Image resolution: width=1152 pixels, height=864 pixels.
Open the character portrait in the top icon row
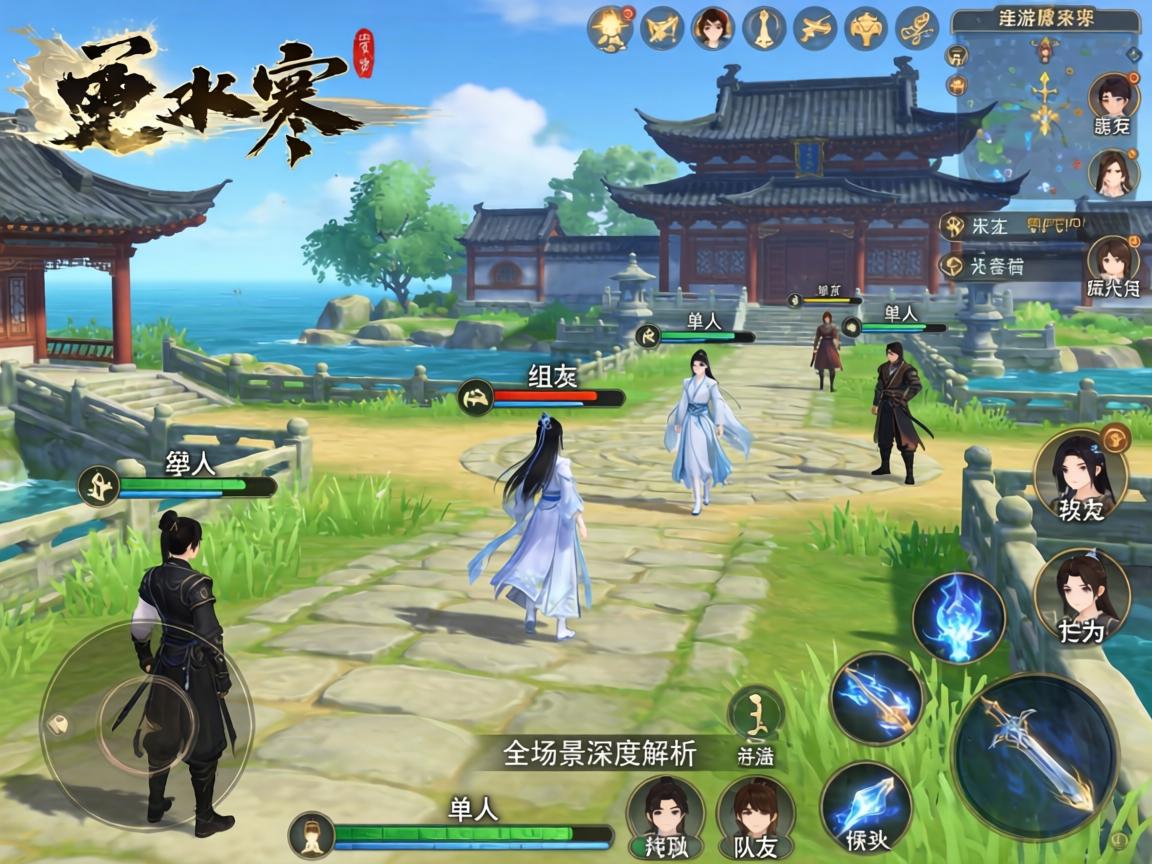712,29
